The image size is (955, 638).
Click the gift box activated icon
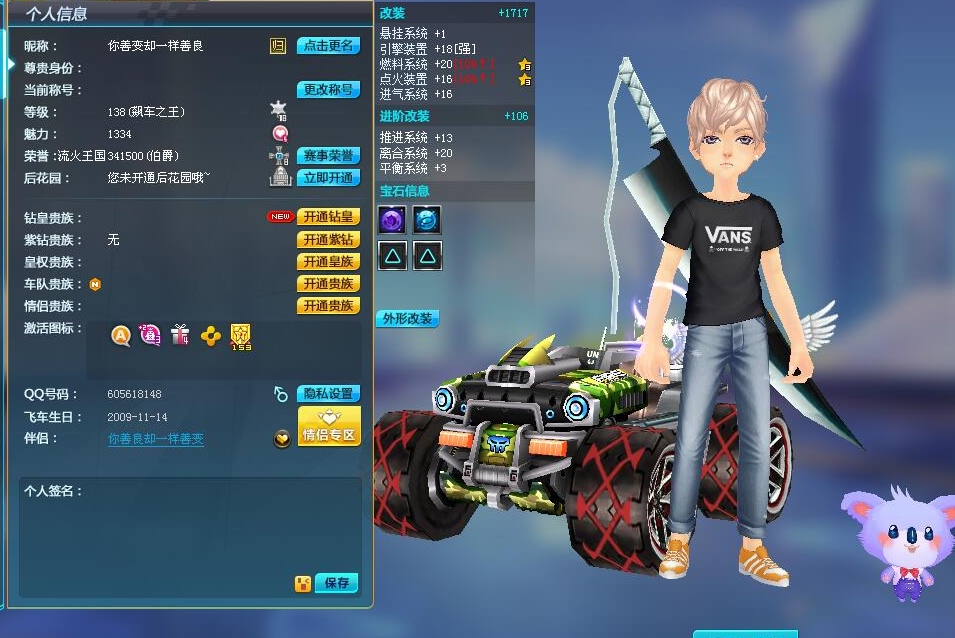[x=180, y=335]
